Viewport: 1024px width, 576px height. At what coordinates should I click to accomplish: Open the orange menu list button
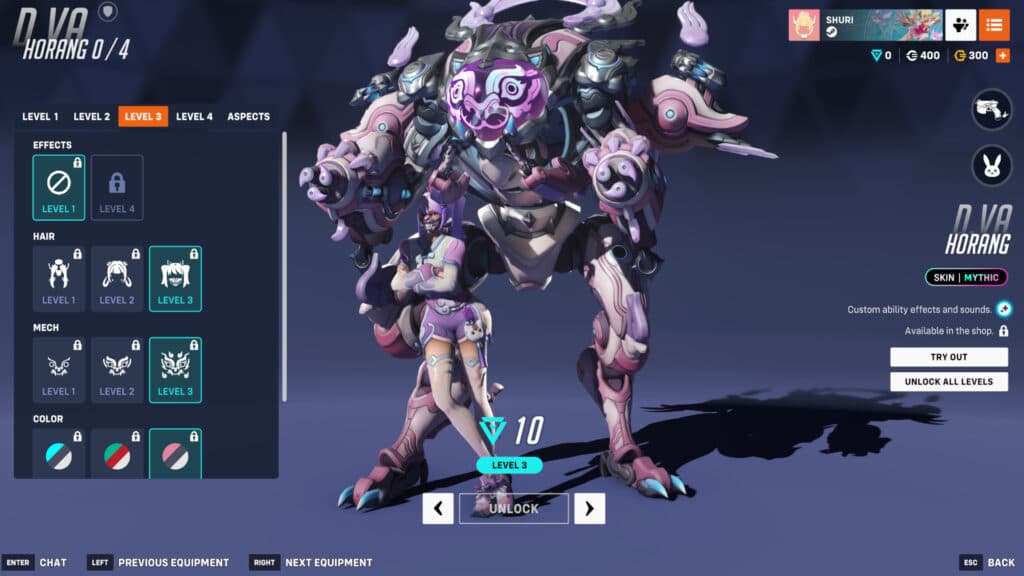tap(994, 25)
